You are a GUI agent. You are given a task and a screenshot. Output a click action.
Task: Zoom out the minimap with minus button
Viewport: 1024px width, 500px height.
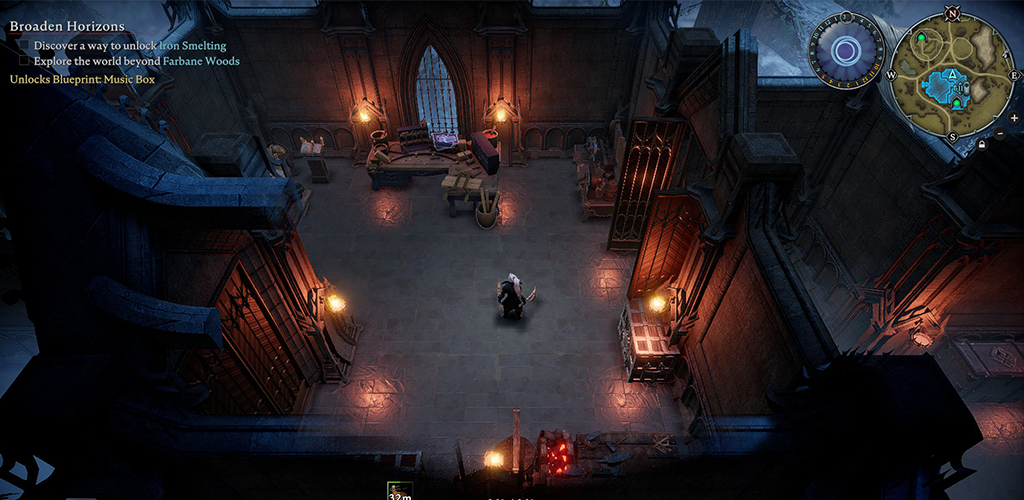coord(1001,133)
